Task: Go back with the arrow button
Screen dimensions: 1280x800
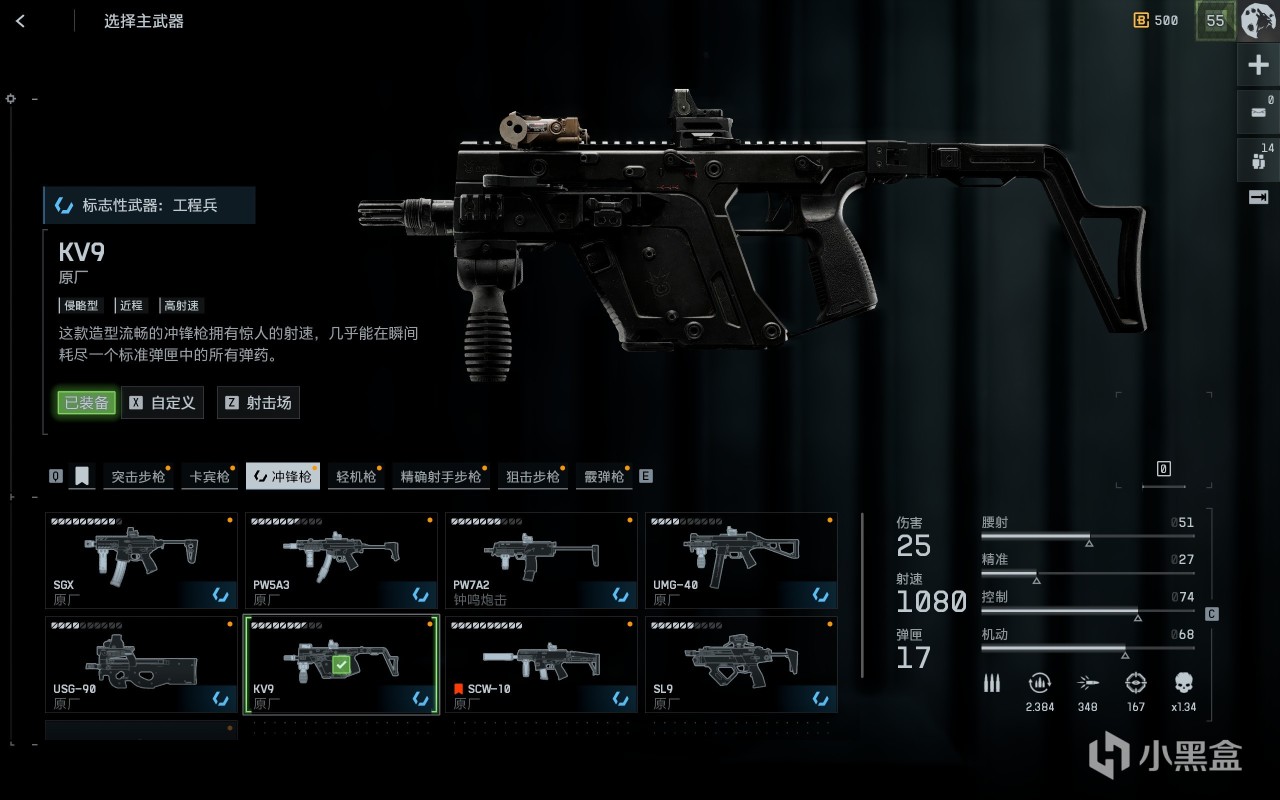Action: (21, 21)
